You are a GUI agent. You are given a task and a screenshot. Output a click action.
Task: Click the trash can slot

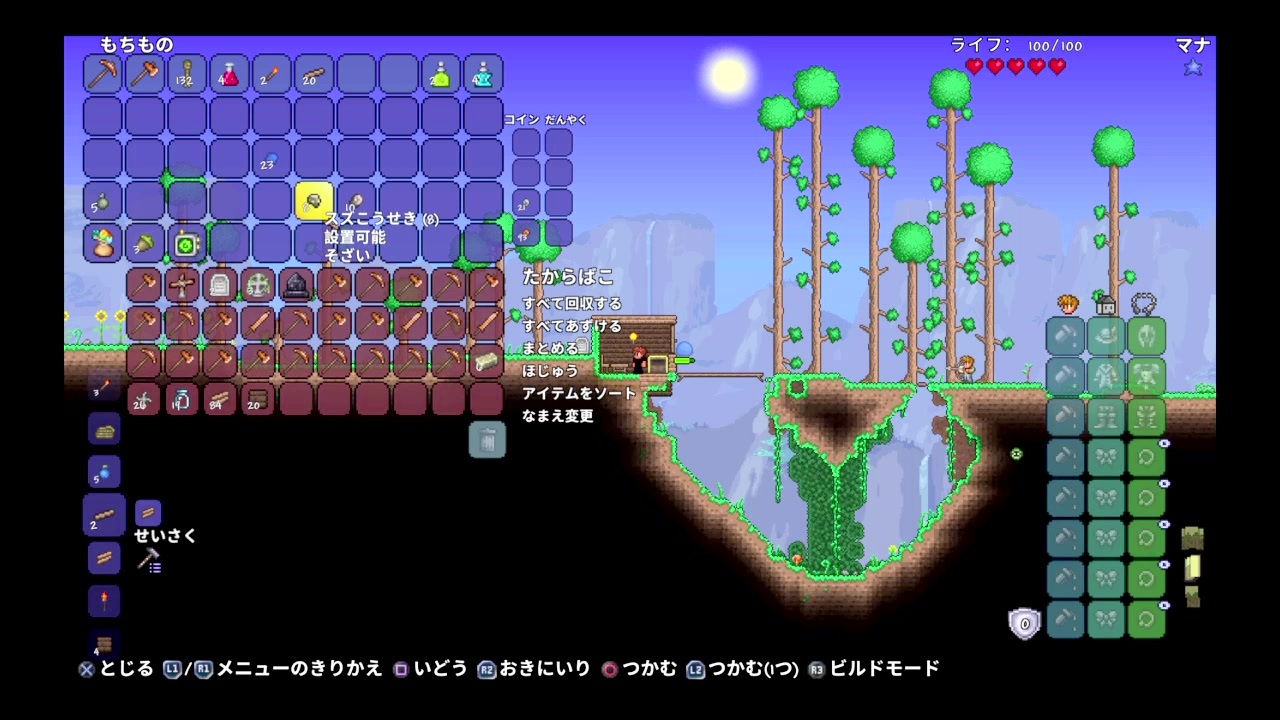pos(487,440)
